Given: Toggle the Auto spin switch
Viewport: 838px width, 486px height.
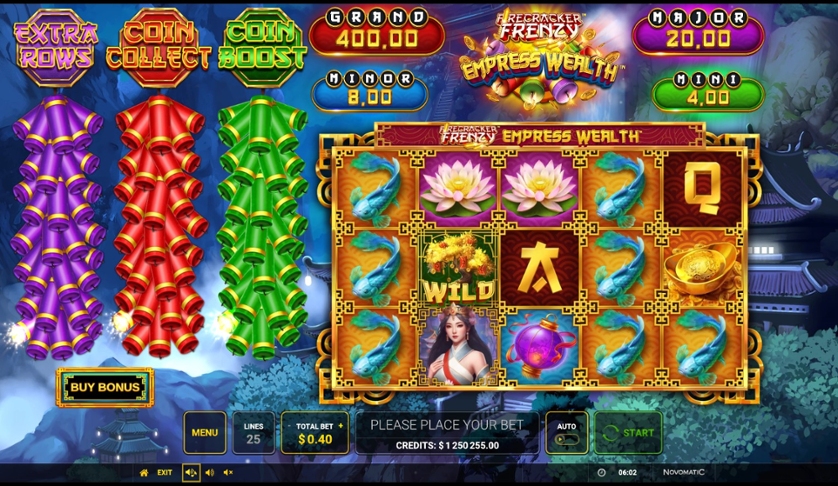Looking at the screenshot, I should coord(566,439).
